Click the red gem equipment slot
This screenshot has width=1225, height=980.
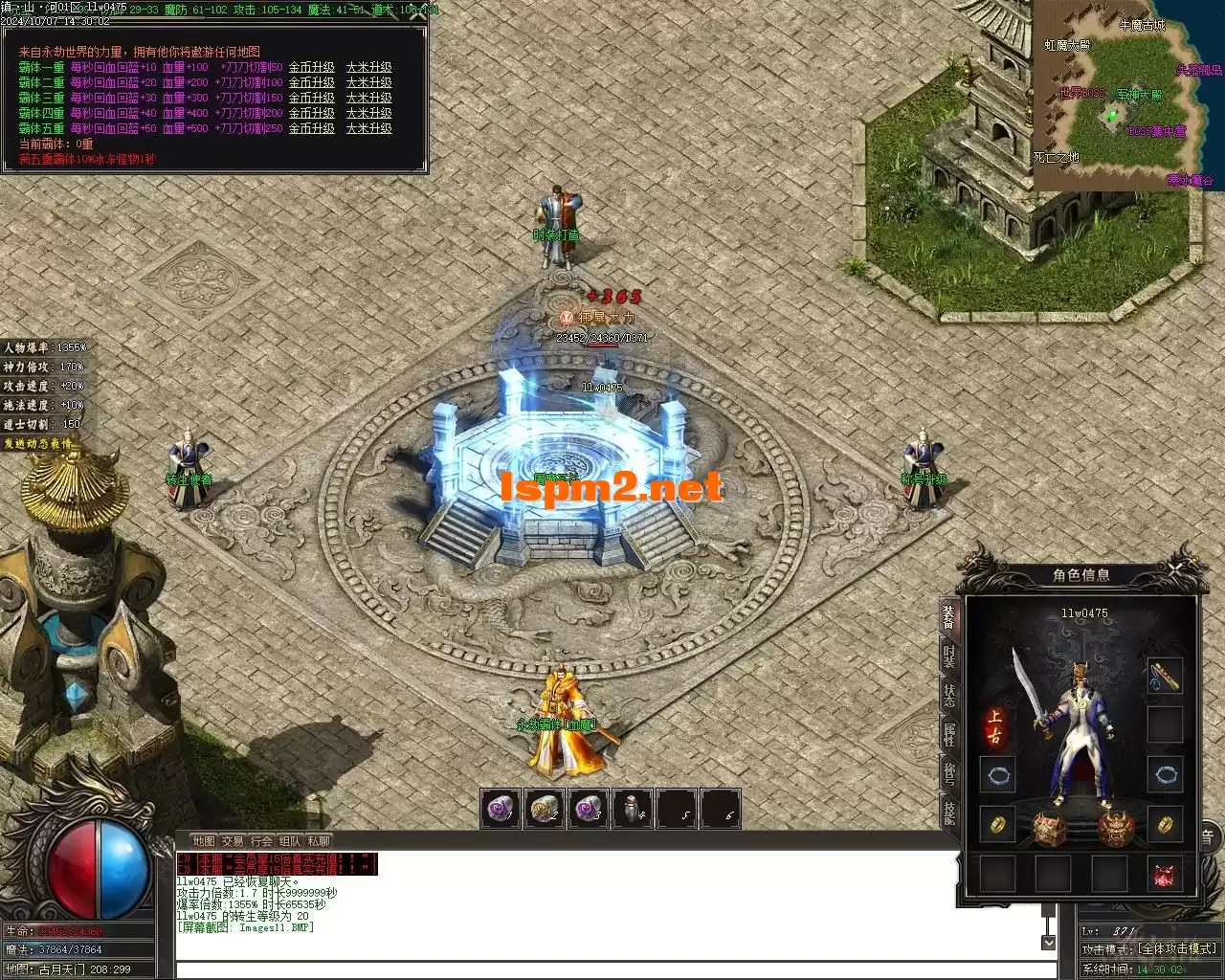point(1165,875)
